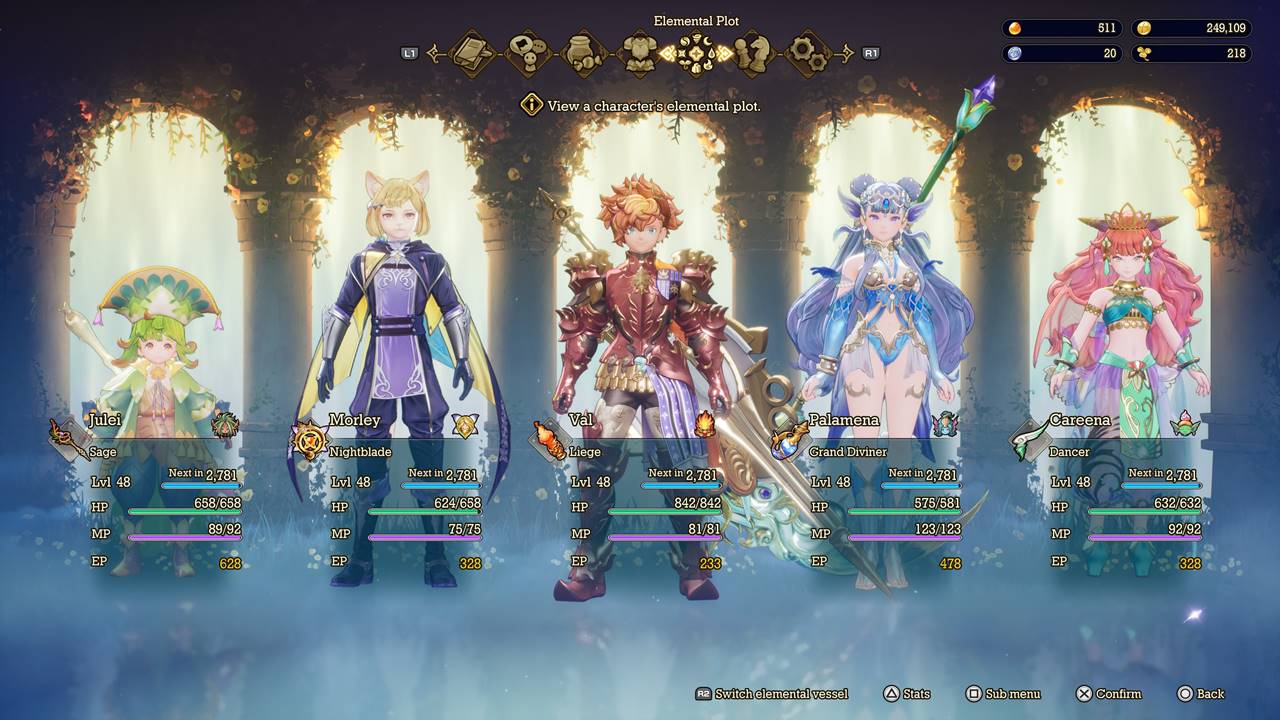
Task: Open the journal book tab
Action: (x=471, y=53)
